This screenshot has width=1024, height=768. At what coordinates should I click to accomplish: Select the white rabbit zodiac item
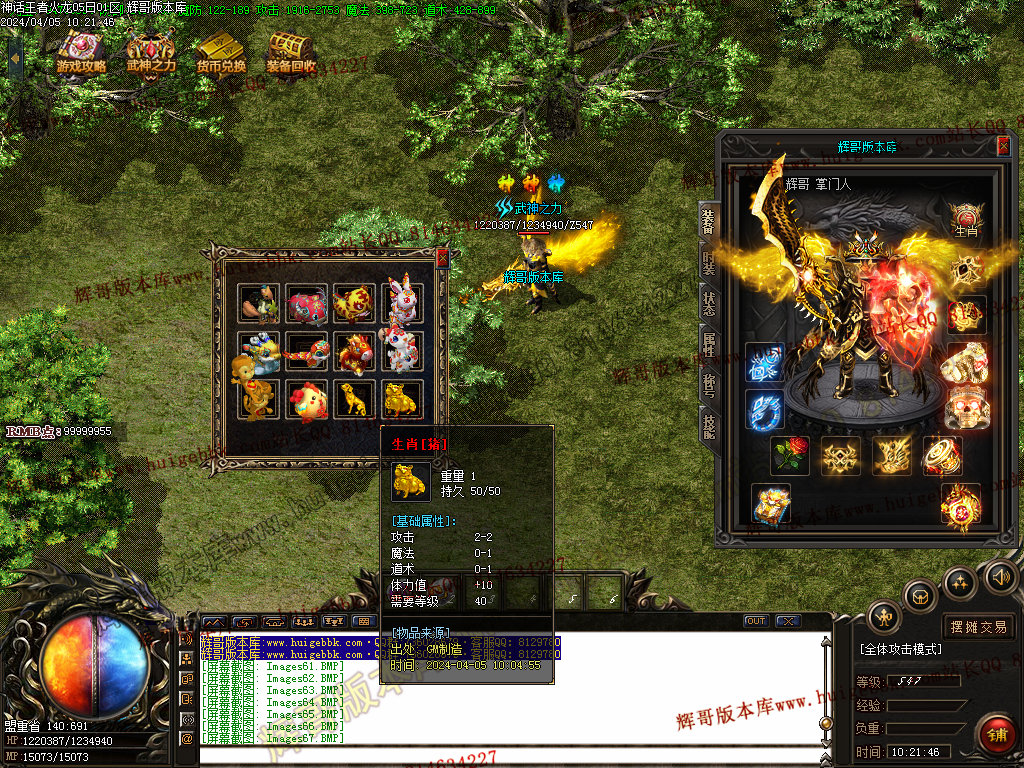(x=401, y=303)
